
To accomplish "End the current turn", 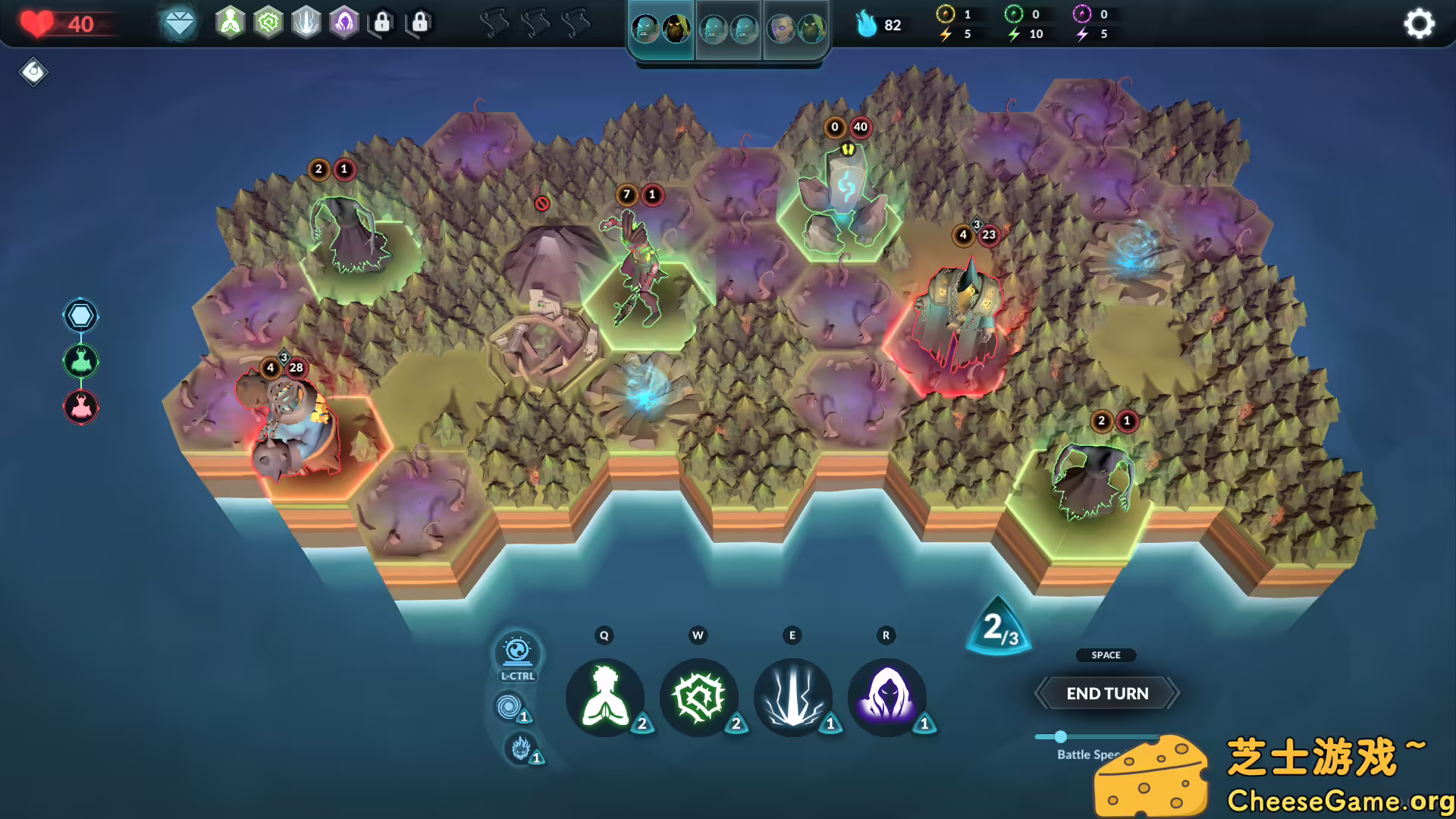I will [x=1106, y=693].
